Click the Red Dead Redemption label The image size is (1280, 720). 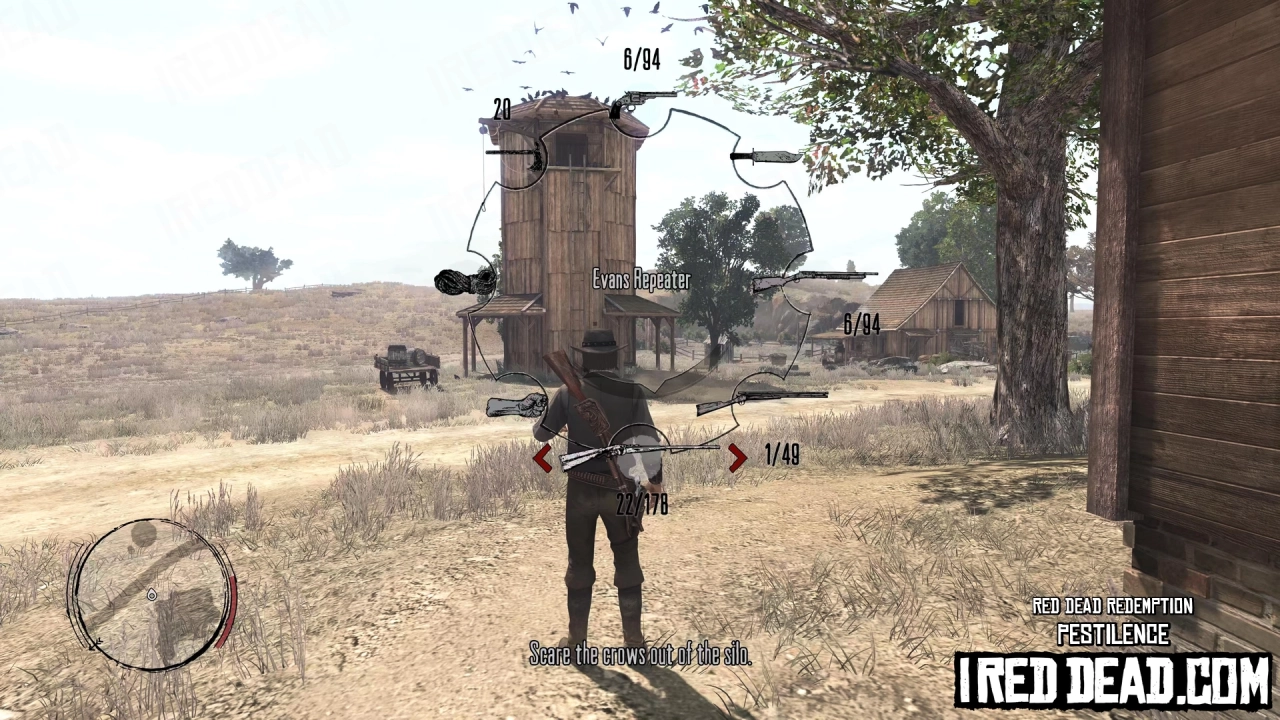click(1112, 606)
